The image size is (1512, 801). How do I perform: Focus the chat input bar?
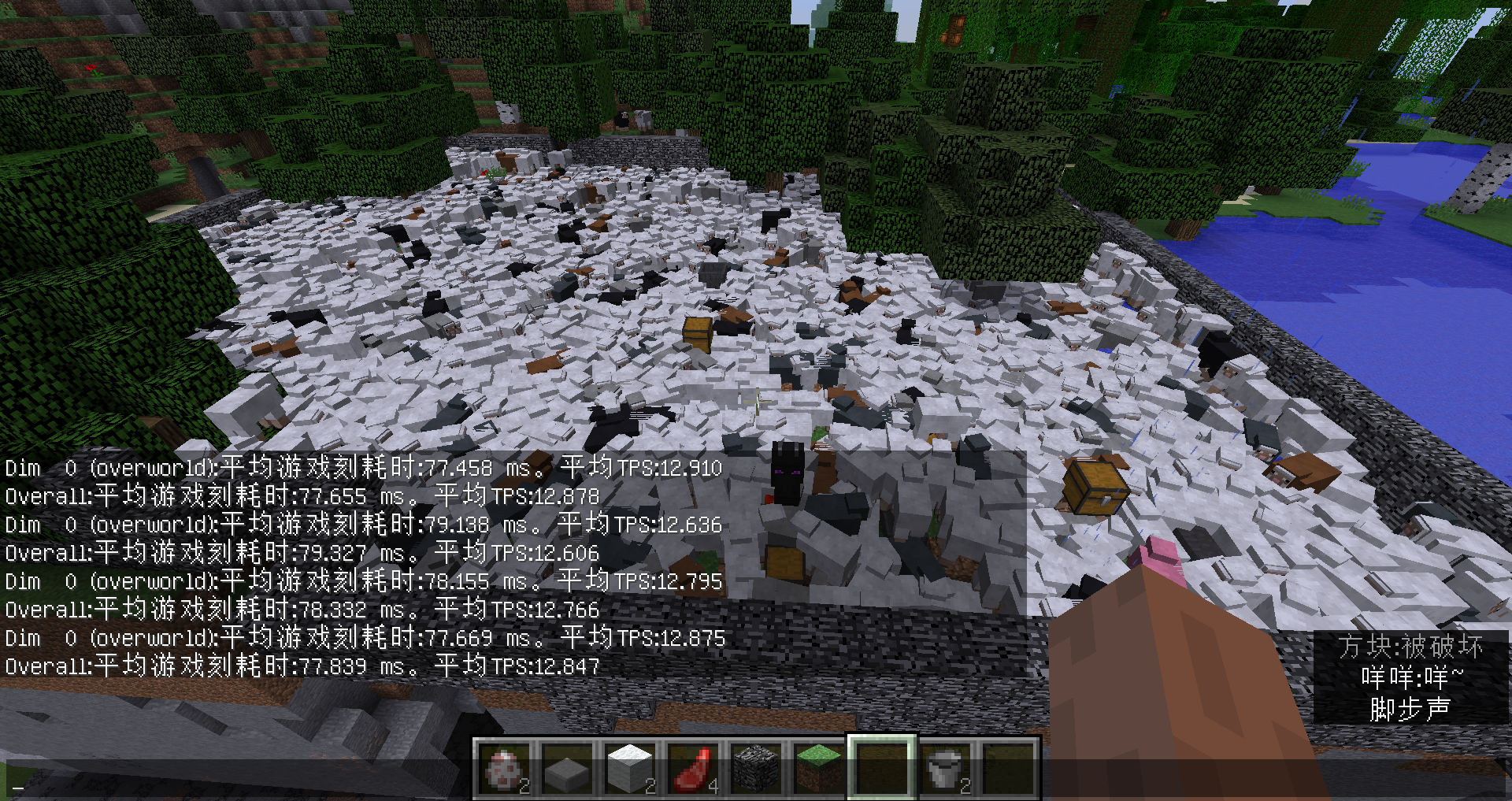tap(236, 786)
